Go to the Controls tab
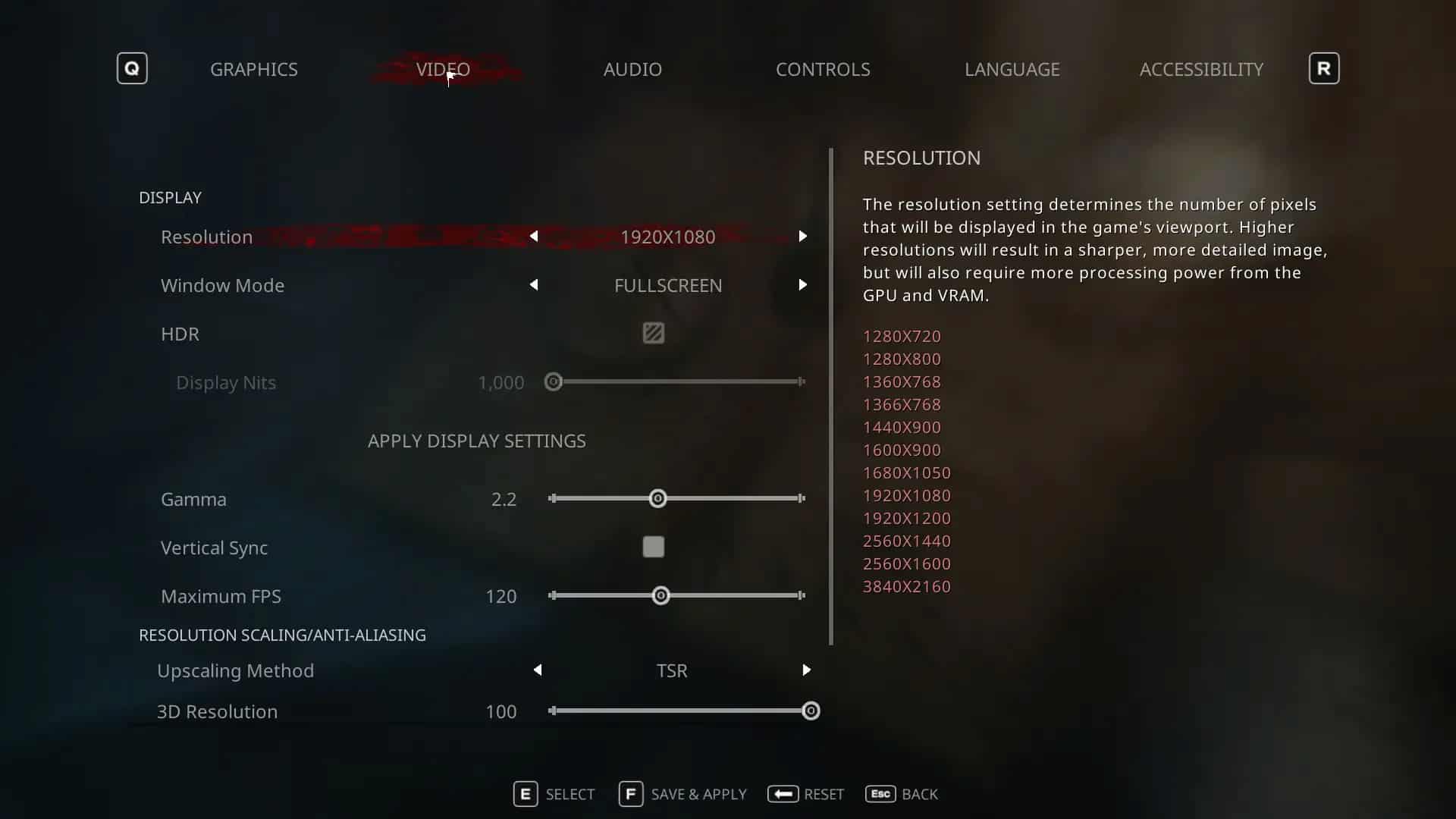The height and width of the screenshot is (819, 1456). (x=823, y=69)
